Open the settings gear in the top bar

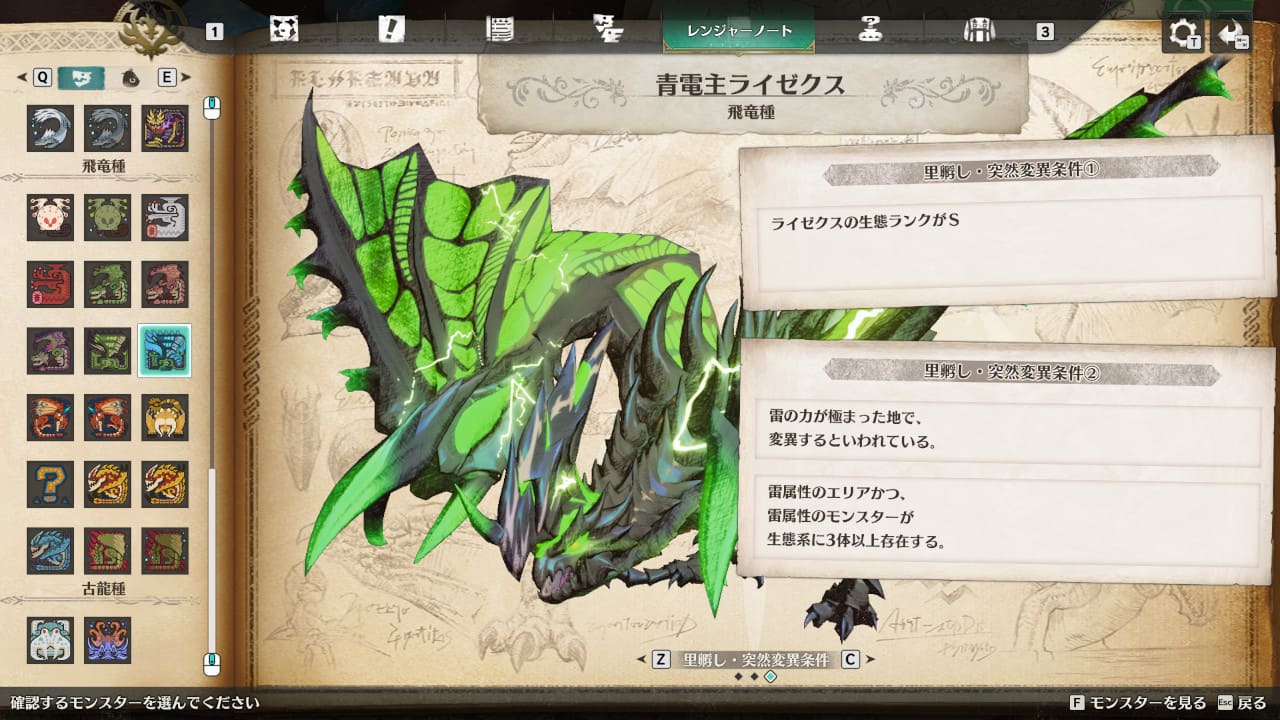(x=1183, y=34)
